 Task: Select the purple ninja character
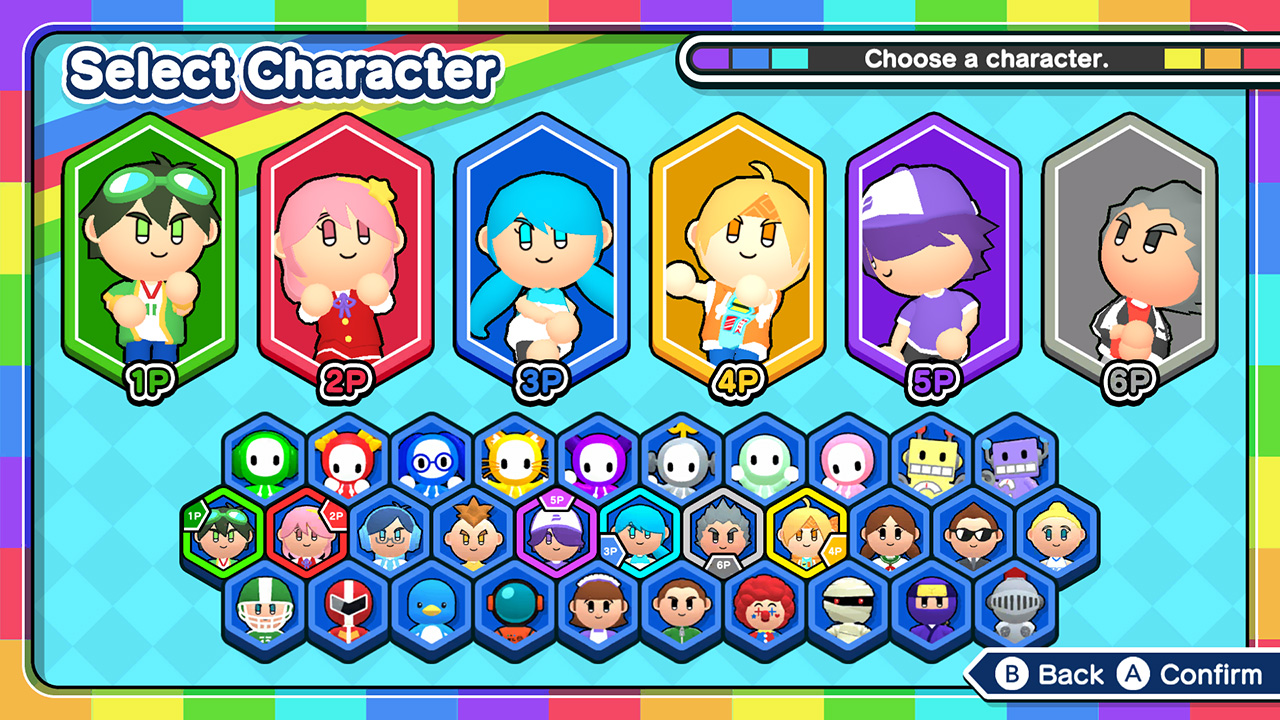(x=931, y=607)
